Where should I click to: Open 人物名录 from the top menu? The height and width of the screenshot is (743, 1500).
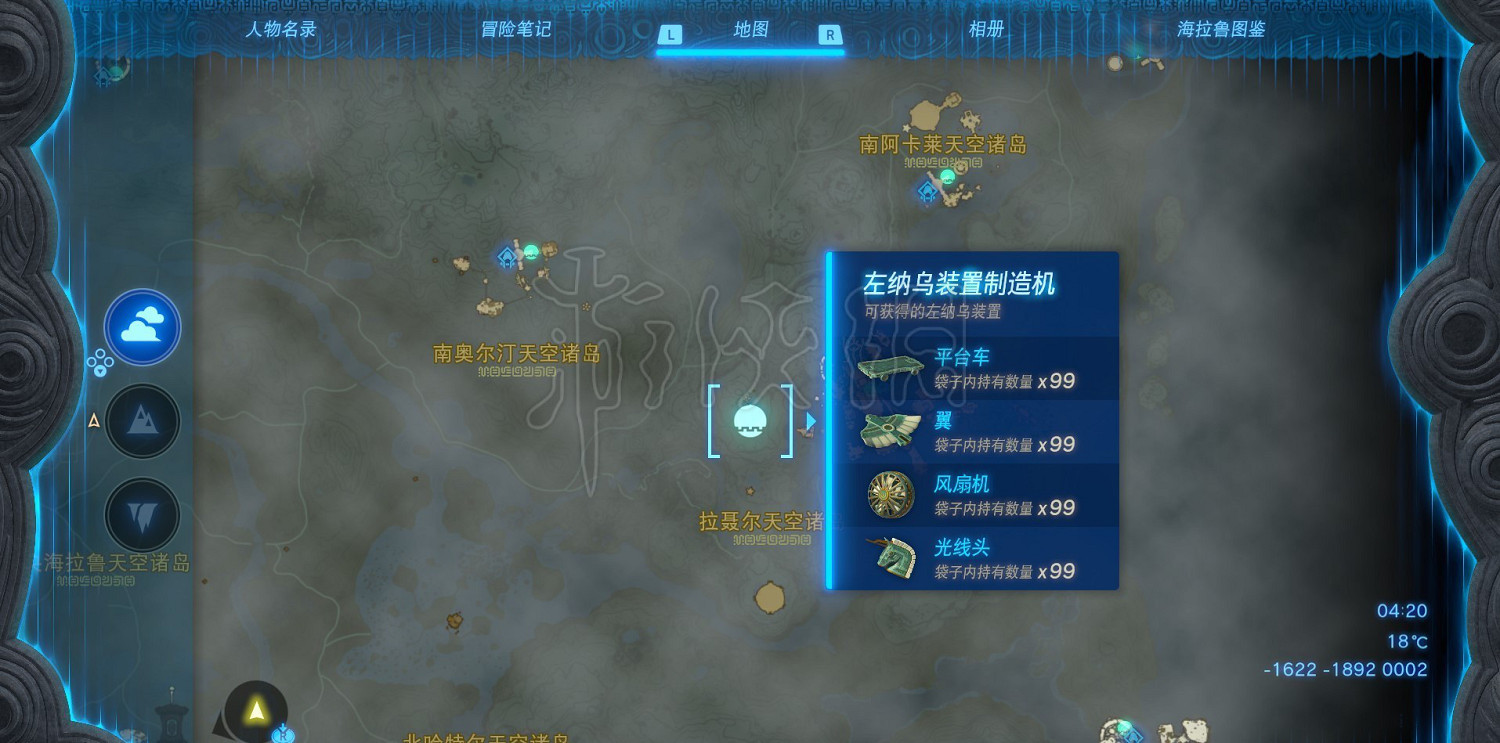pos(281,29)
